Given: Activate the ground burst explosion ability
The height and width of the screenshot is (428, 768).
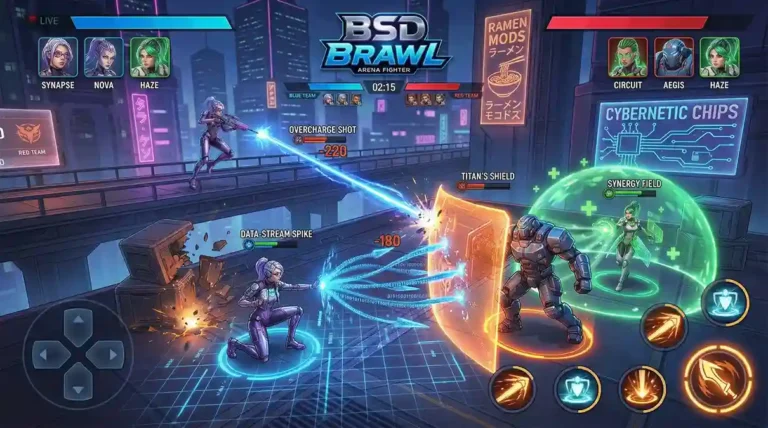Looking at the screenshot, I should [x=642, y=387].
